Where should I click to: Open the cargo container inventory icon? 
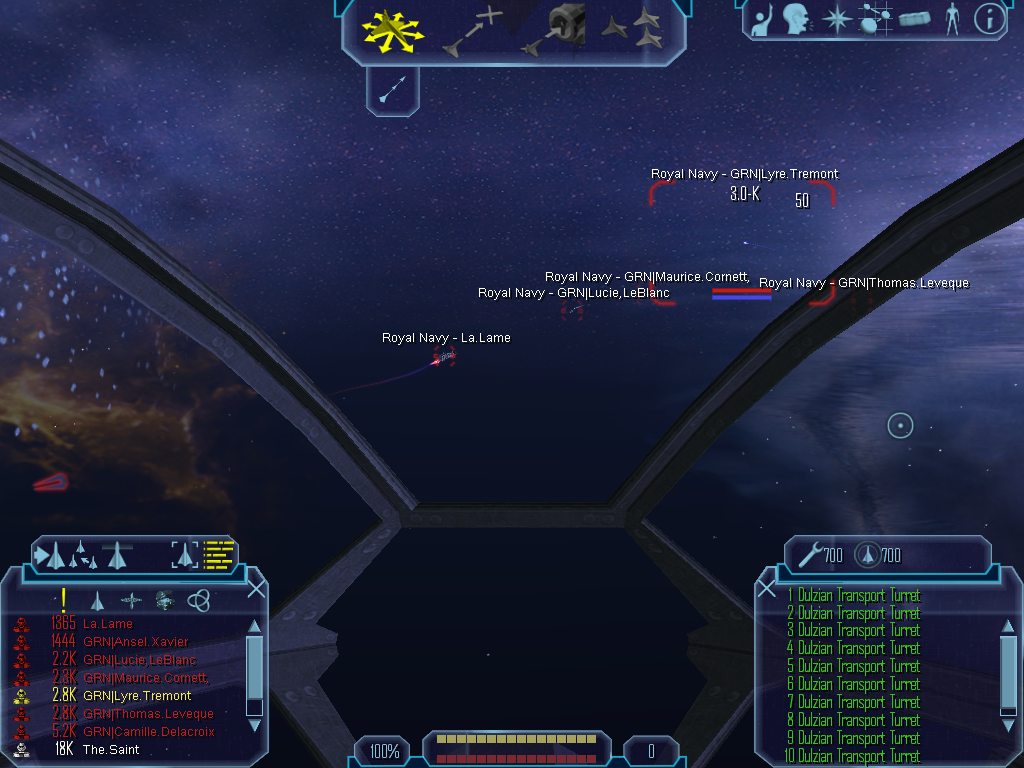(915, 18)
